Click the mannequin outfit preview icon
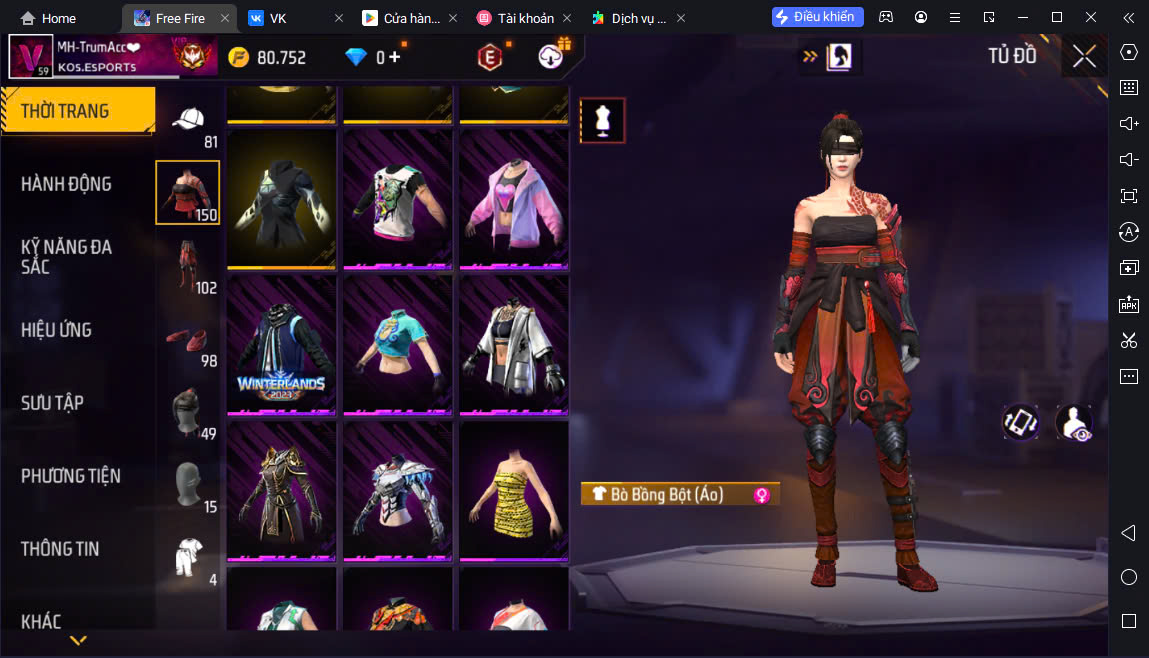This screenshot has width=1149, height=658. click(602, 121)
